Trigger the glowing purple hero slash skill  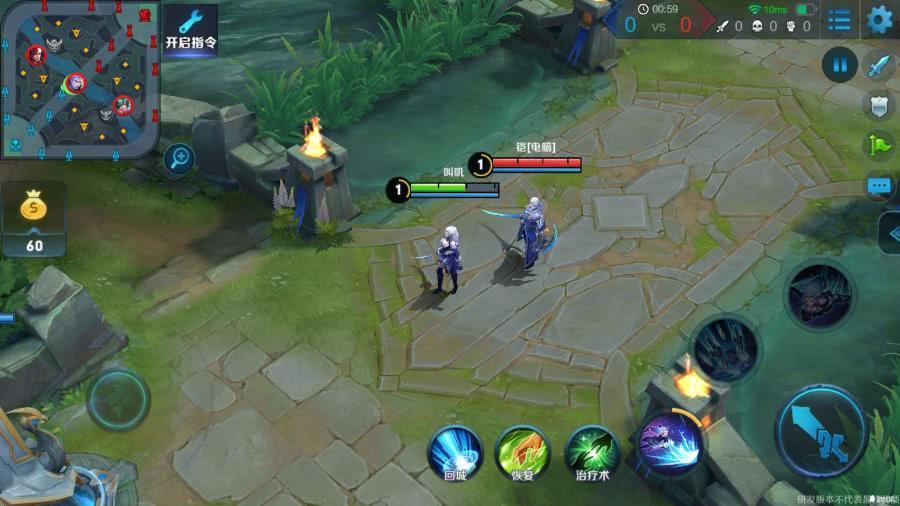[667, 440]
